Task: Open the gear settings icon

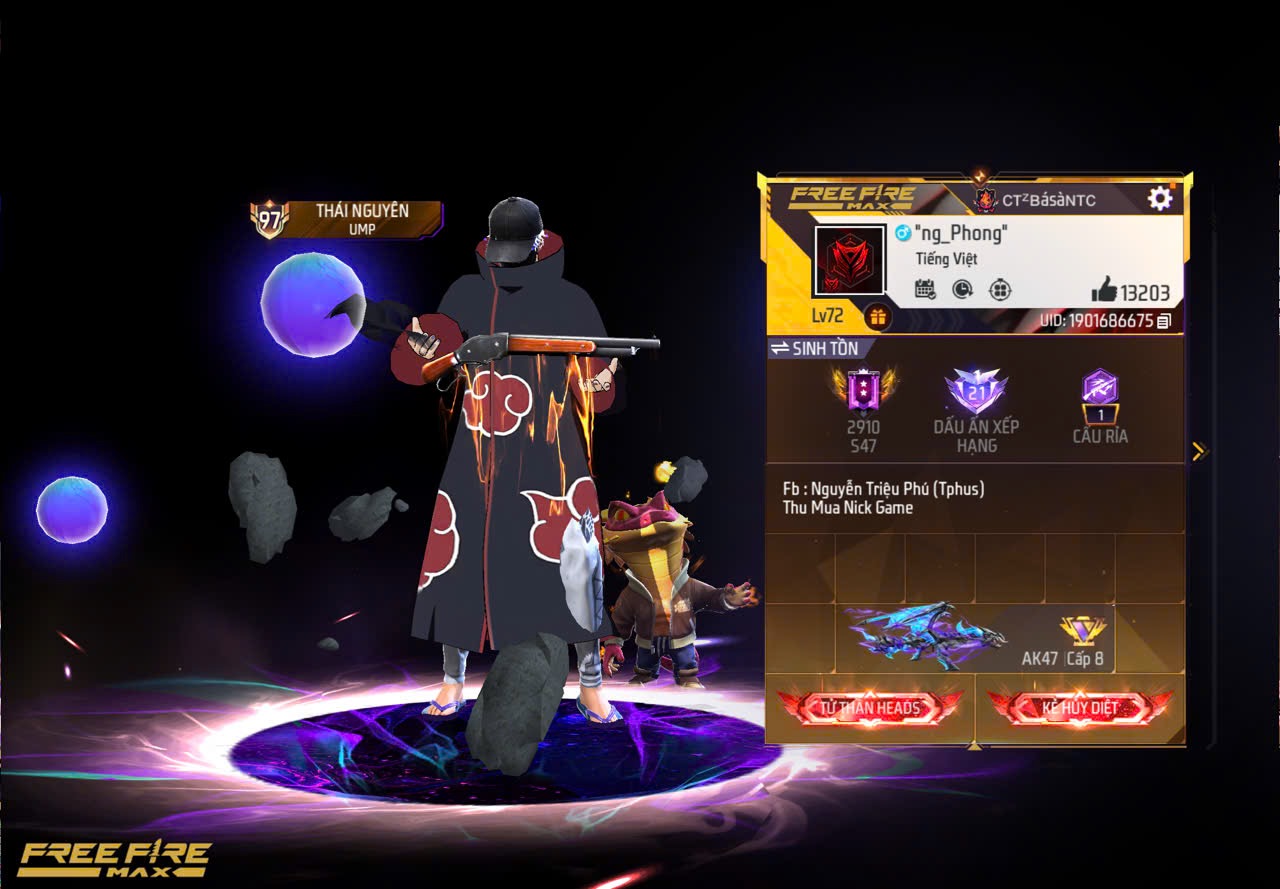Action: pyautogui.click(x=1159, y=198)
